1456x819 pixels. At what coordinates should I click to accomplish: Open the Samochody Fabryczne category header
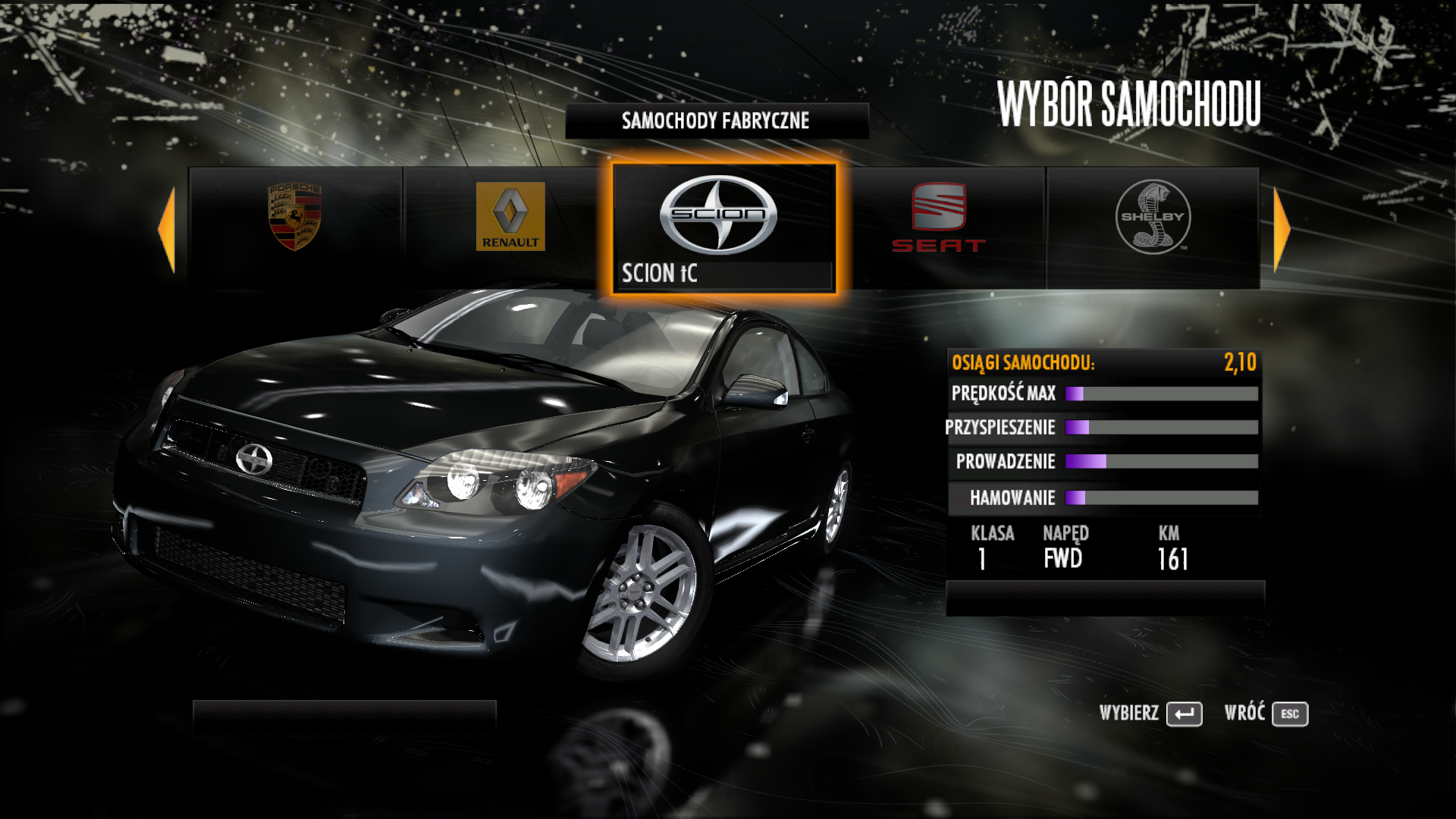pos(716,121)
